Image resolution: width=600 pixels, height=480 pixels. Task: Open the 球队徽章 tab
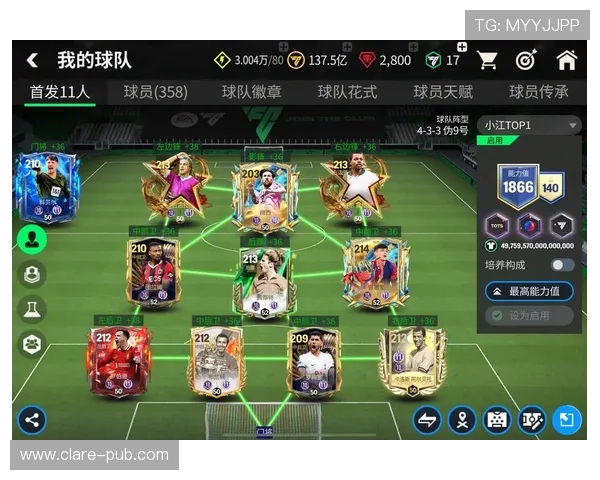coord(251,92)
